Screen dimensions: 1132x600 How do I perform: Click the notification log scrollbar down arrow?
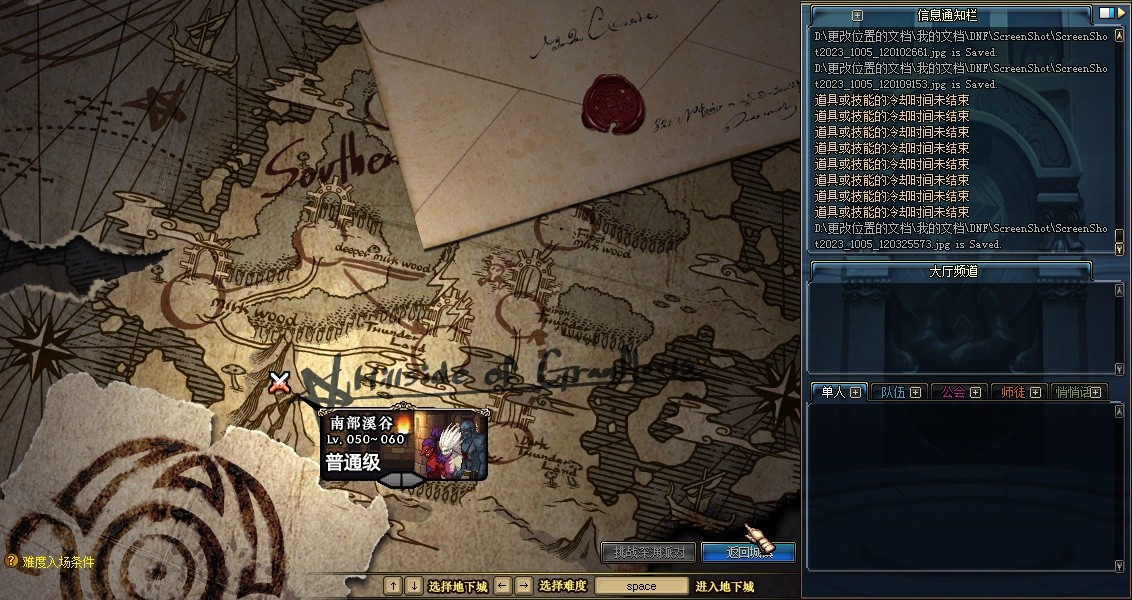1119,246
